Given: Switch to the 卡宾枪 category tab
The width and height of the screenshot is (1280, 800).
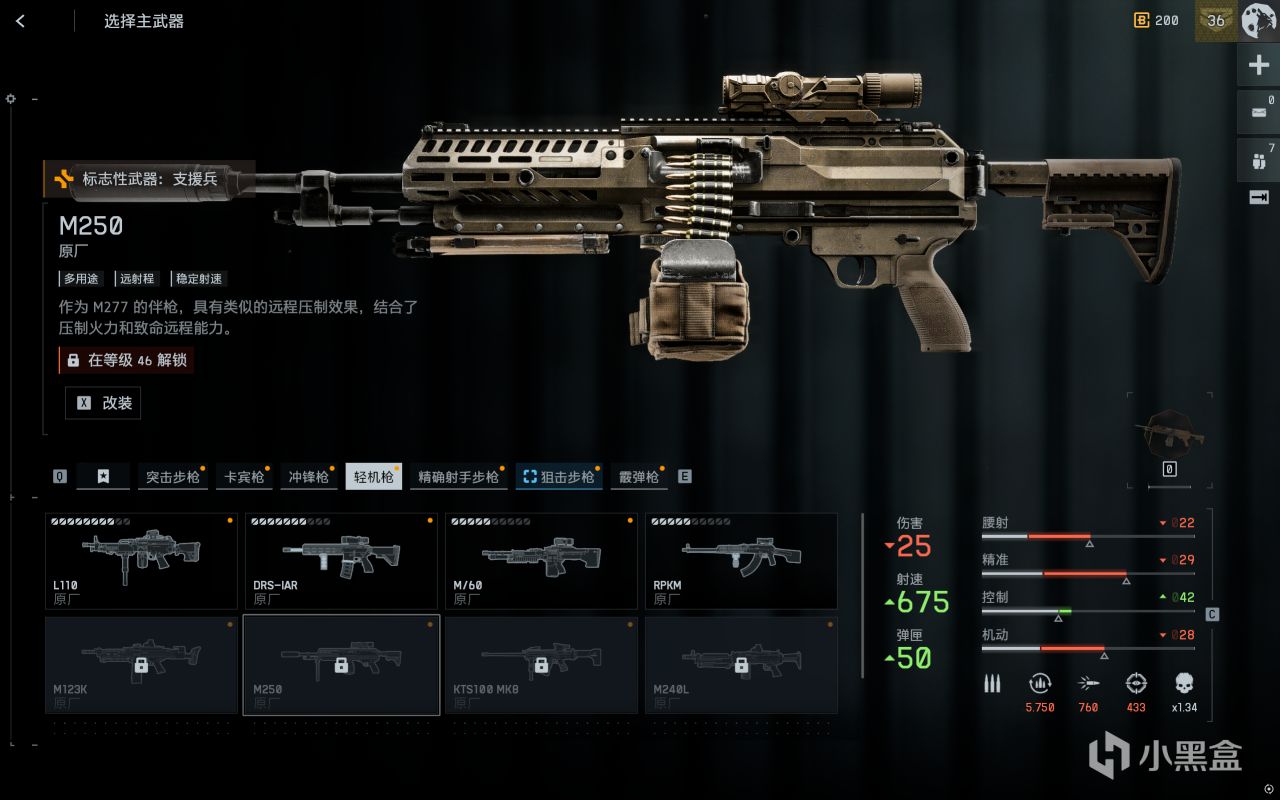Looking at the screenshot, I should click(244, 477).
